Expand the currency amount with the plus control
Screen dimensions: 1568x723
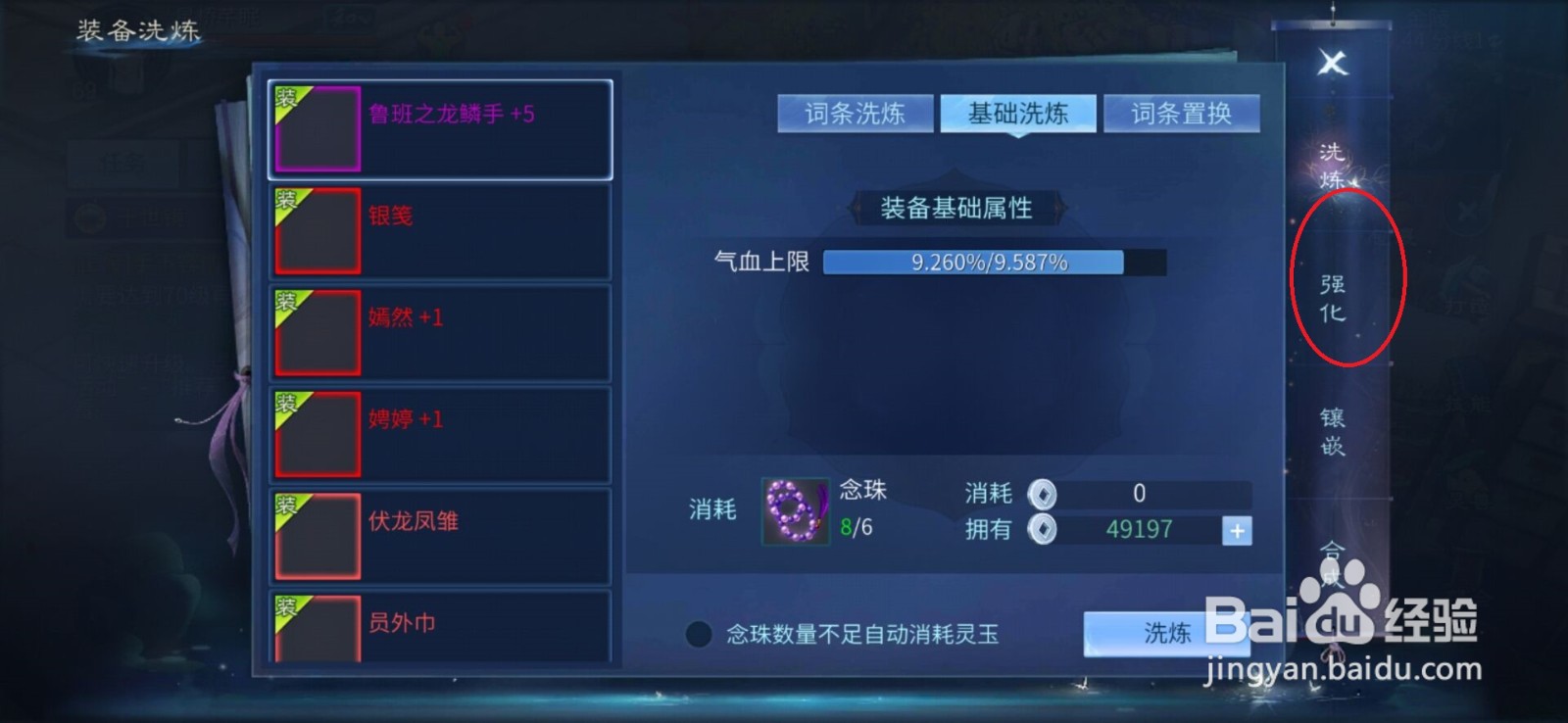(1237, 530)
